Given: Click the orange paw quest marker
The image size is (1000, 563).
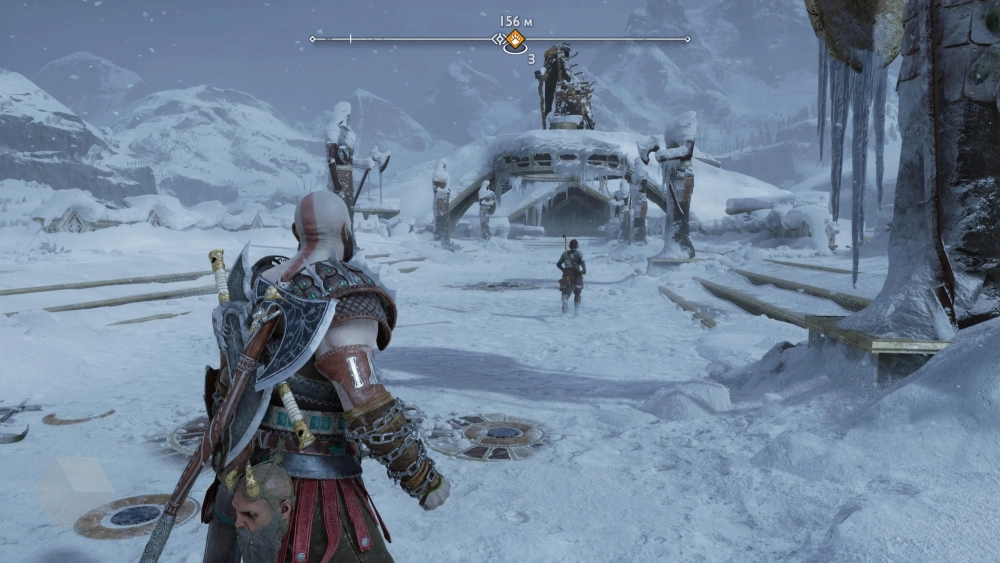Looking at the screenshot, I should coord(514,39).
